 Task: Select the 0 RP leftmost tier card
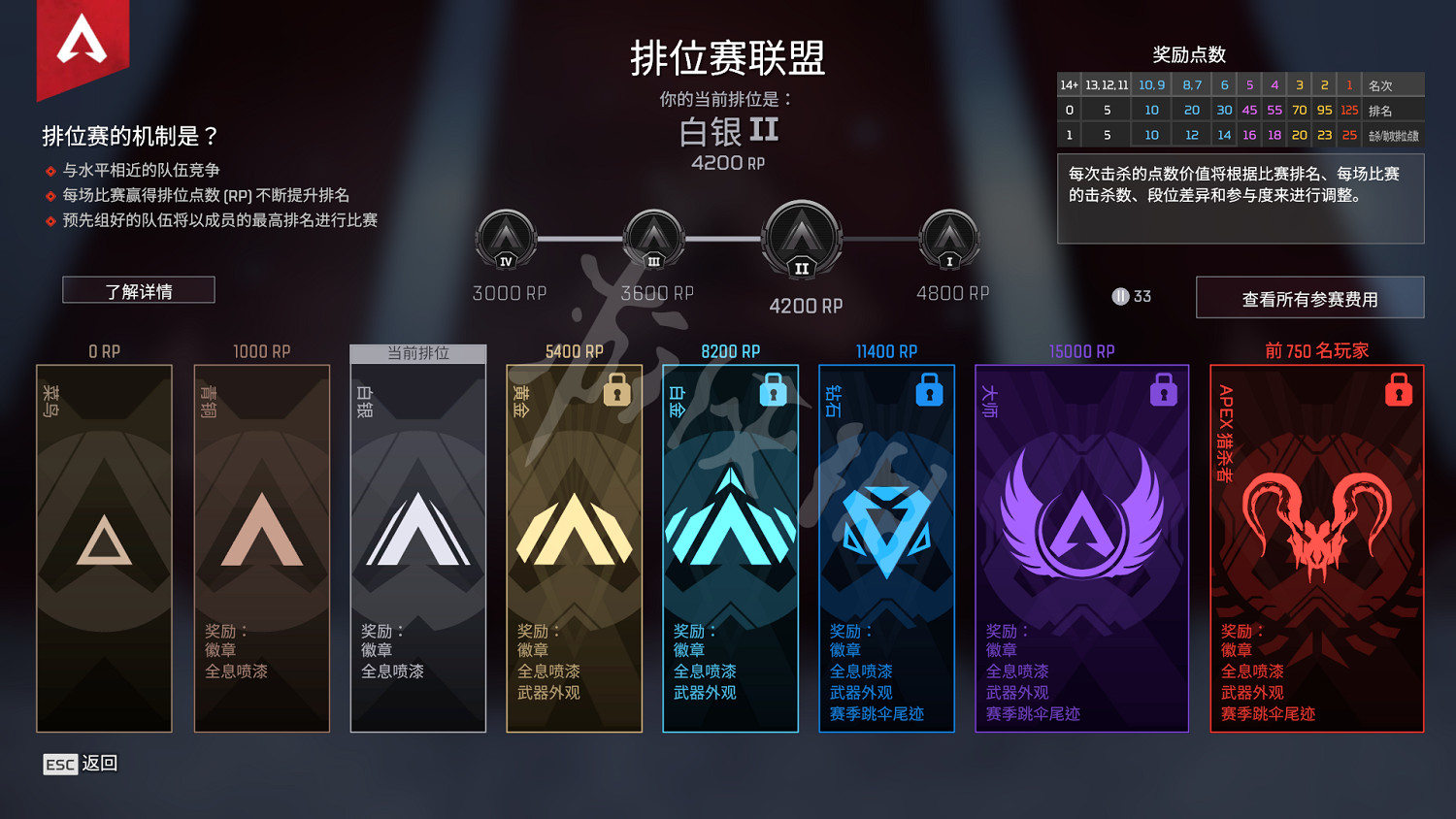103,543
